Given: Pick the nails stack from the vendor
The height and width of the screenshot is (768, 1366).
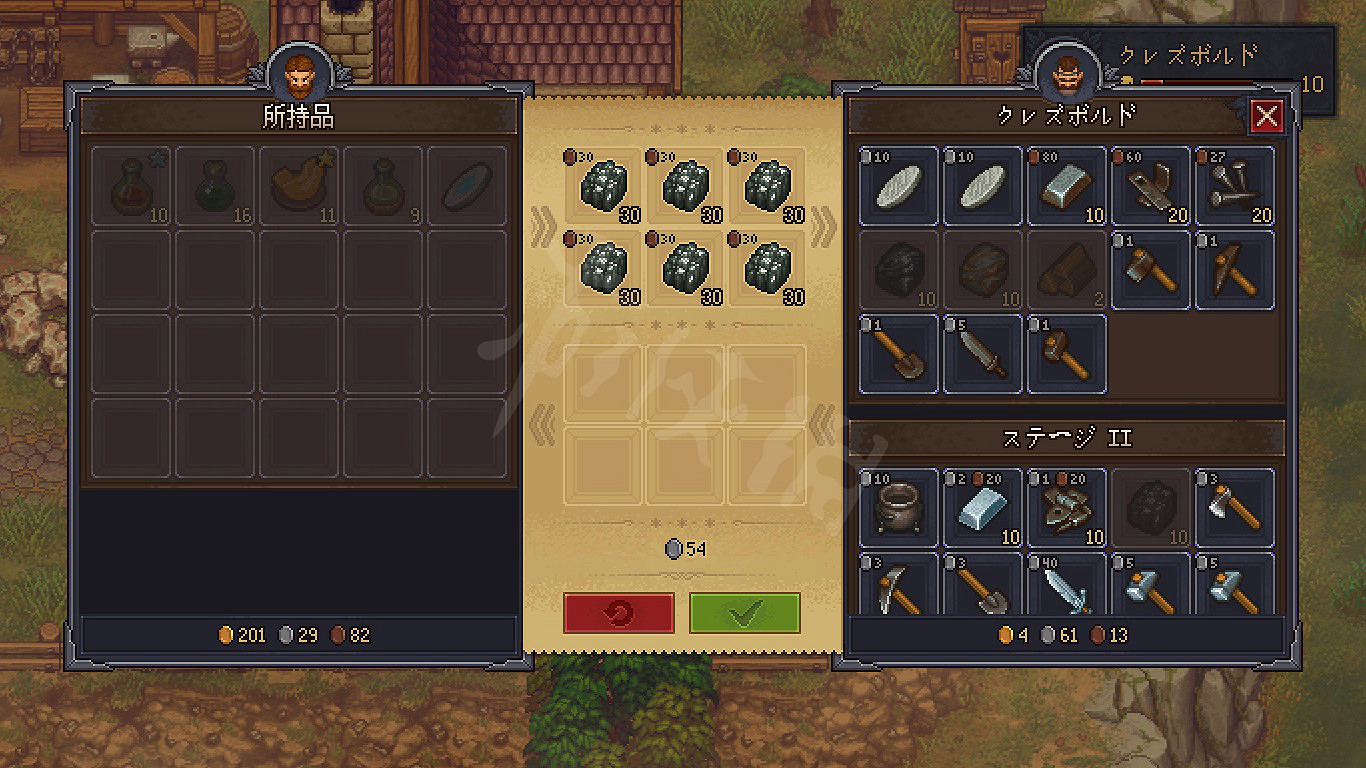Looking at the screenshot, I should pos(1235,186).
